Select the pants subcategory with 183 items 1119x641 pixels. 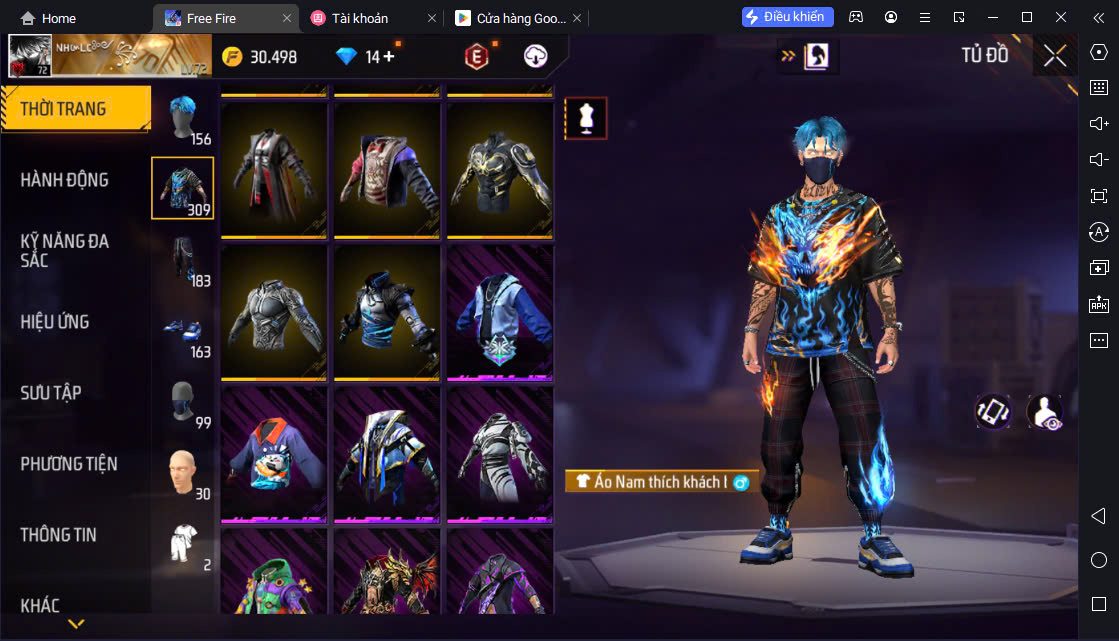(182, 259)
